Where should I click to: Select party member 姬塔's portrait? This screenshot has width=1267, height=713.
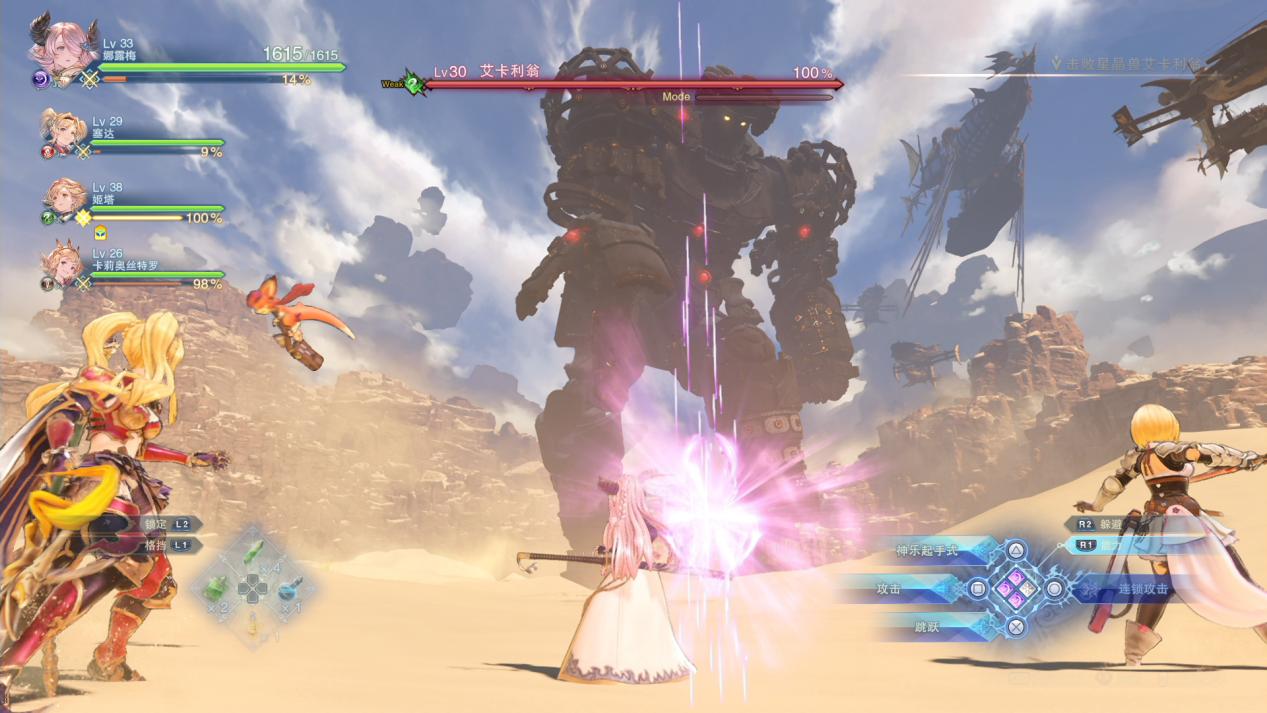point(64,198)
